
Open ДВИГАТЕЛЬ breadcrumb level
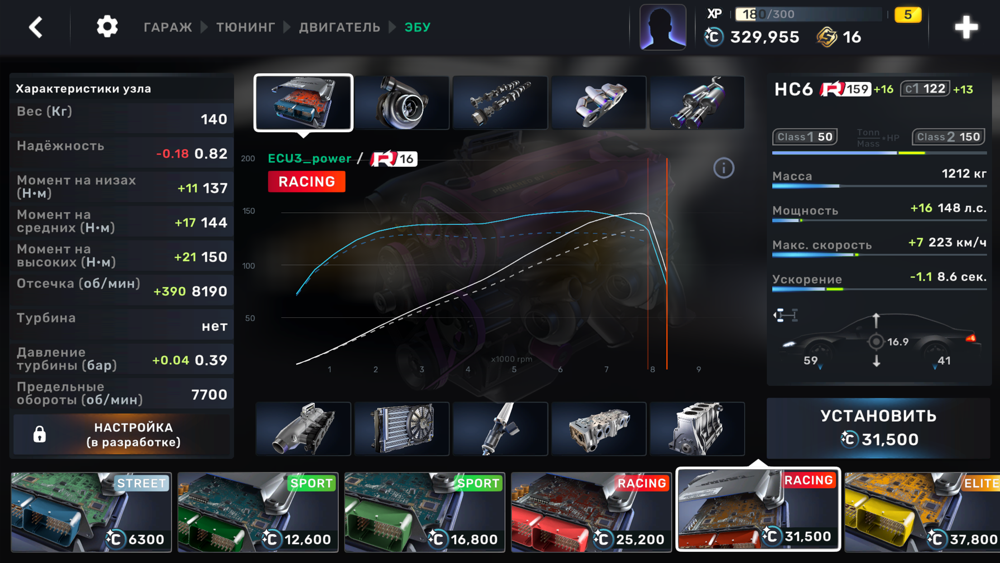coord(339,28)
